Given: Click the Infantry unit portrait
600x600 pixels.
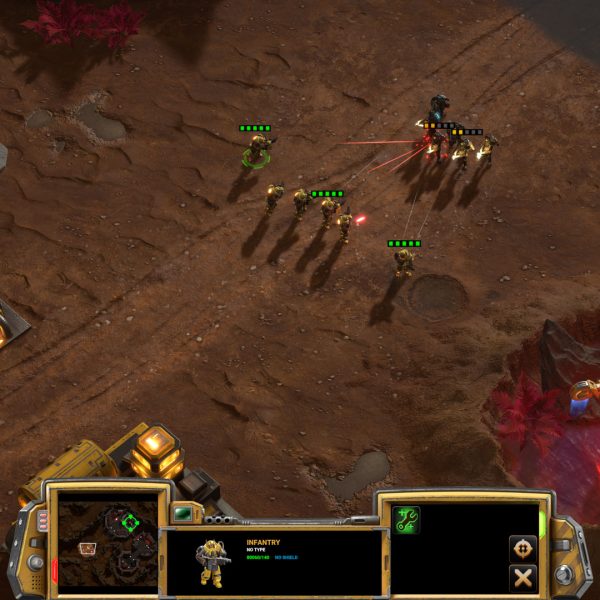Looking at the screenshot, I should coord(211,561).
